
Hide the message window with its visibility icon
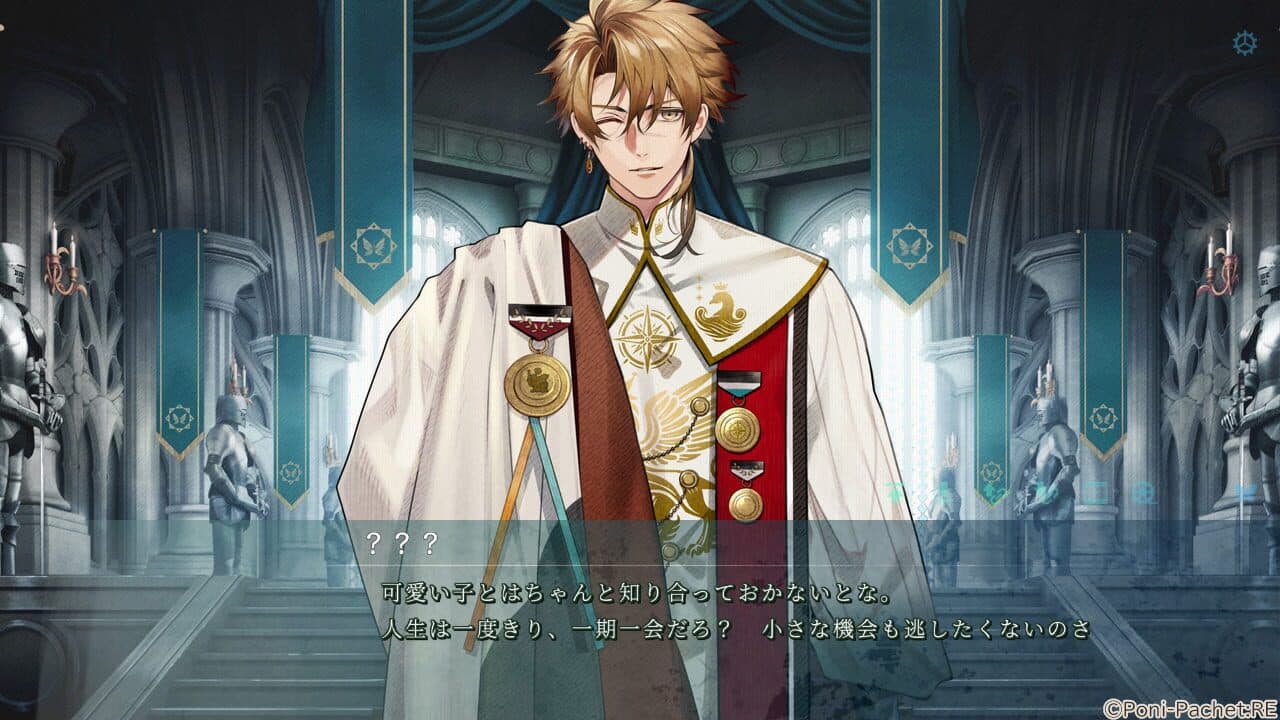tap(1094, 490)
